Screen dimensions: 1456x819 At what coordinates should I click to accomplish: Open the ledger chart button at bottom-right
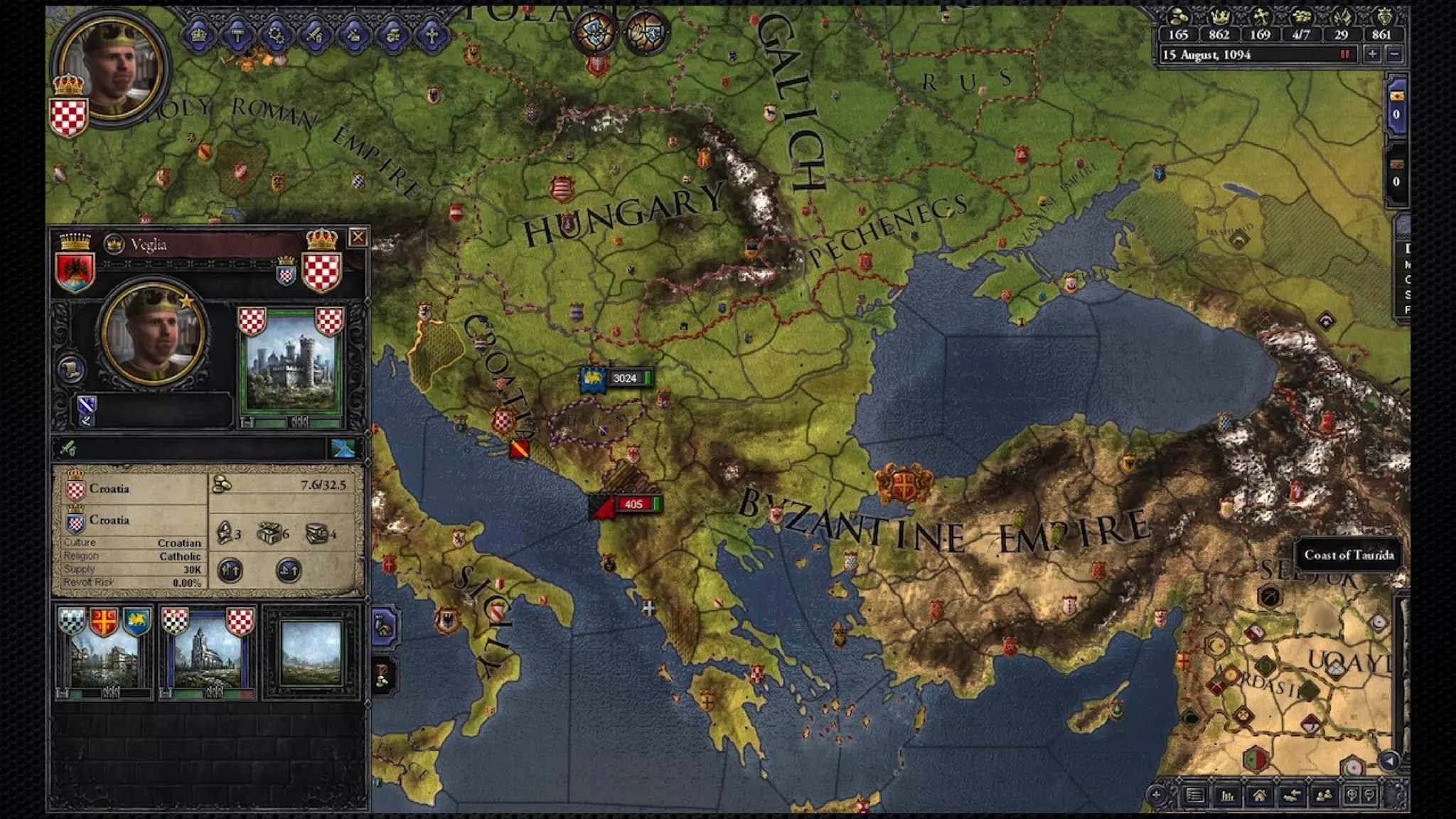(1227, 796)
